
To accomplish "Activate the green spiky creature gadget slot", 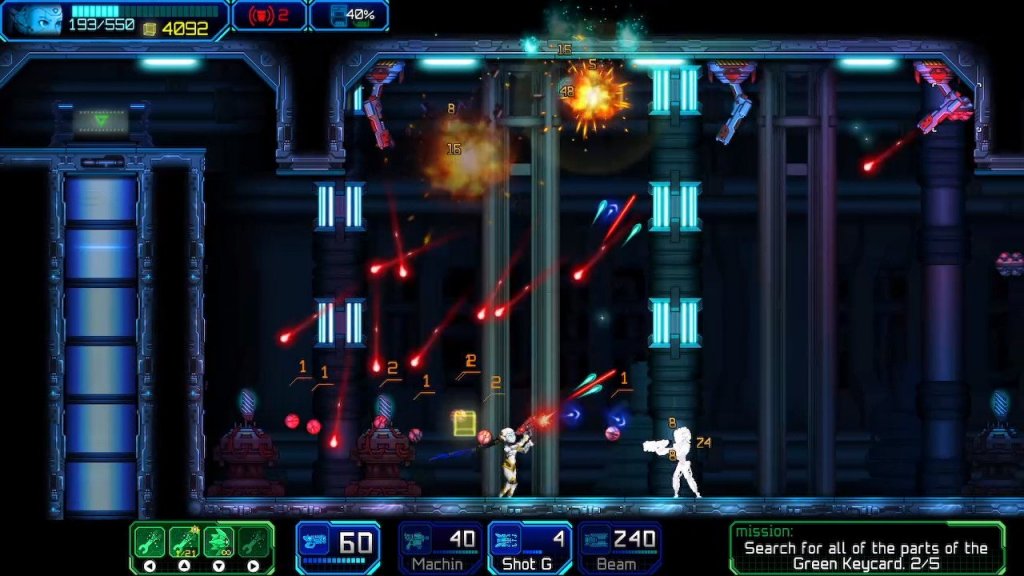I will tap(220, 541).
